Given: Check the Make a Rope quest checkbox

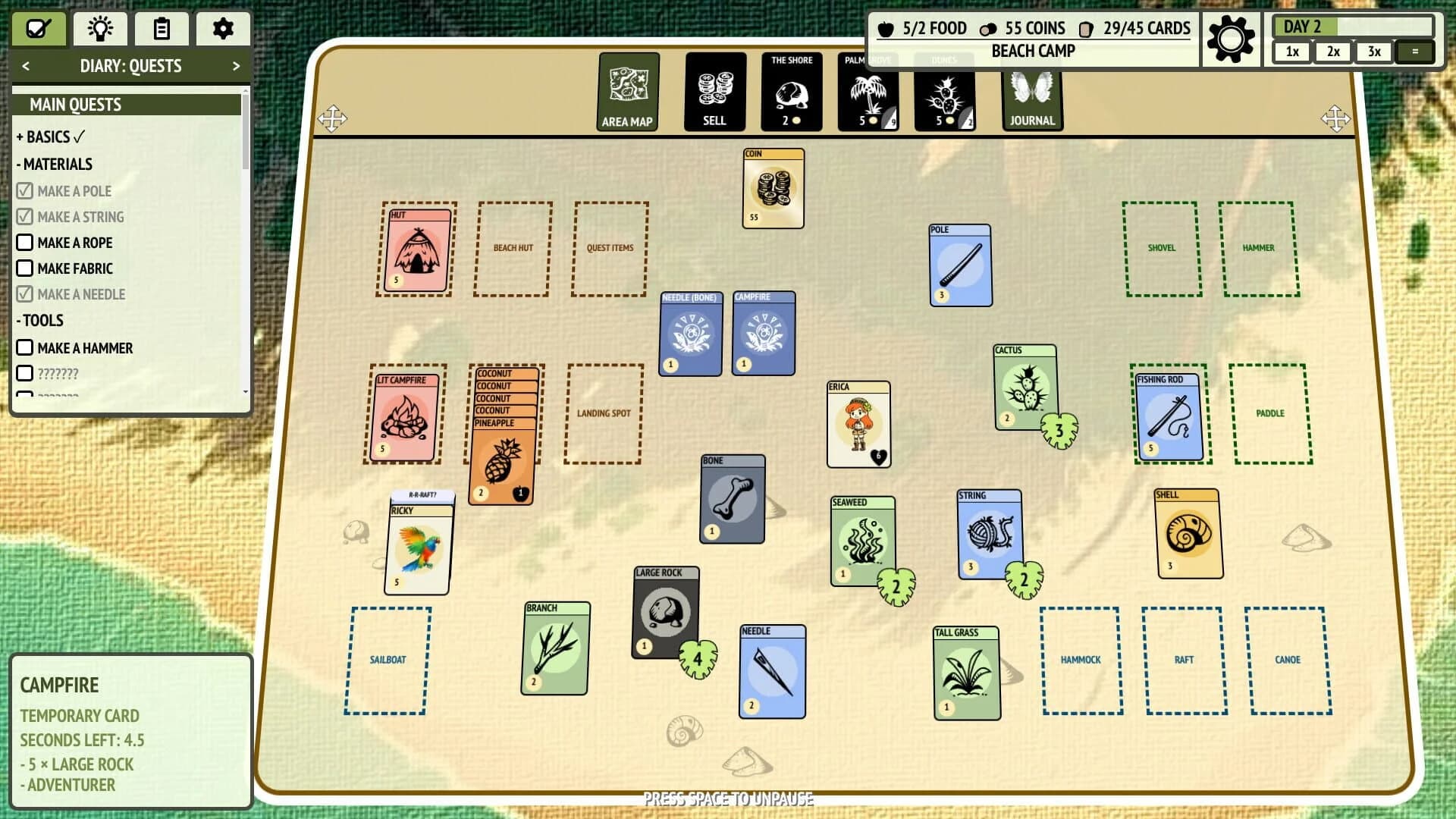Looking at the screenshot, I should [26, 243].
